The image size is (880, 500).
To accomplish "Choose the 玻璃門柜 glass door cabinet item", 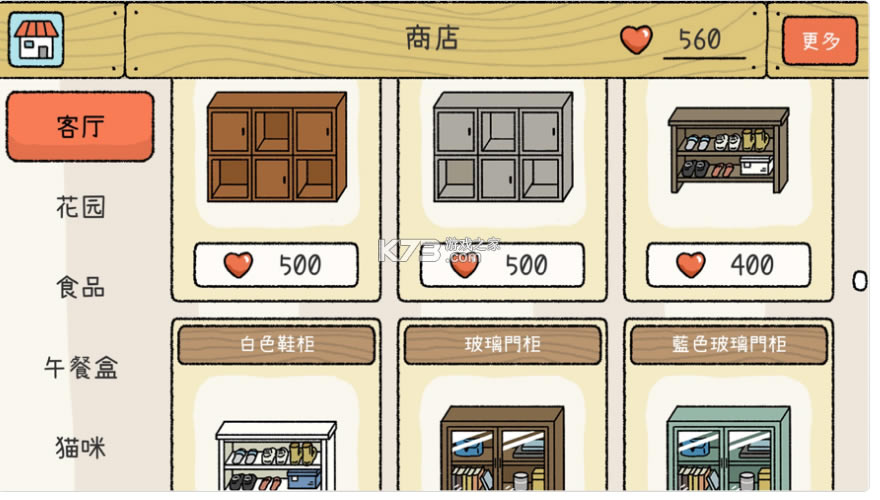I will 502,410.
